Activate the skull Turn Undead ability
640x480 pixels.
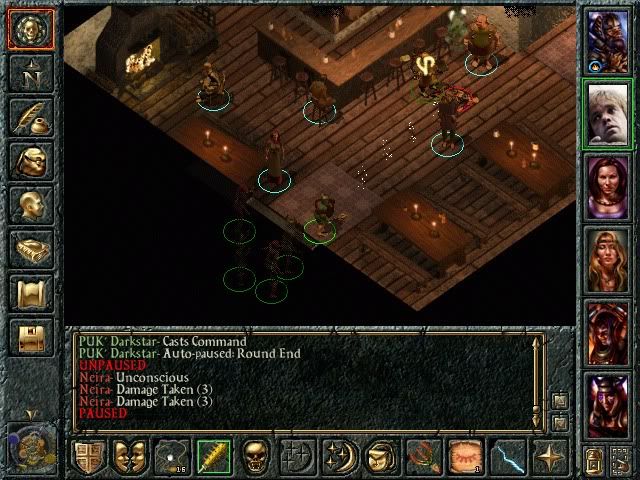(254, 457)
